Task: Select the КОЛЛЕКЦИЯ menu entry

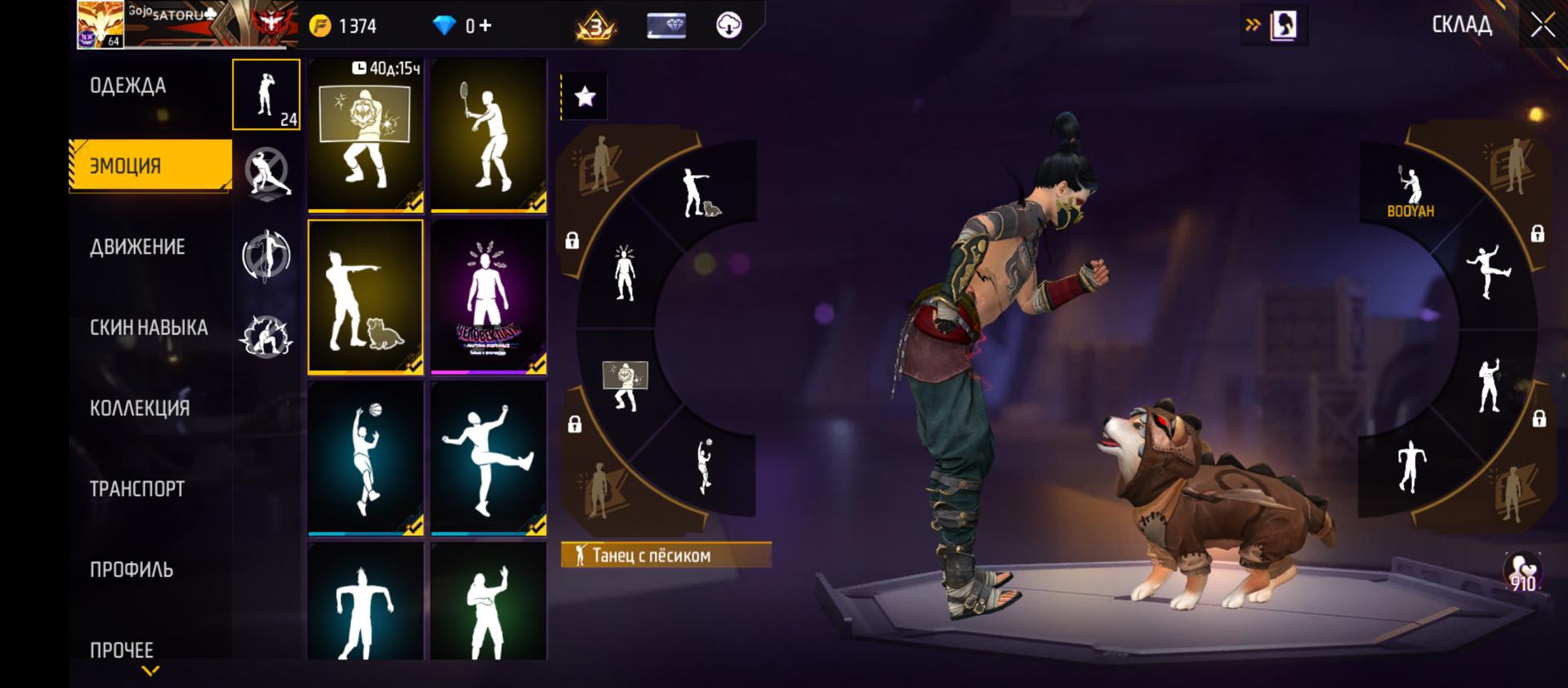Action: [140, 408]
